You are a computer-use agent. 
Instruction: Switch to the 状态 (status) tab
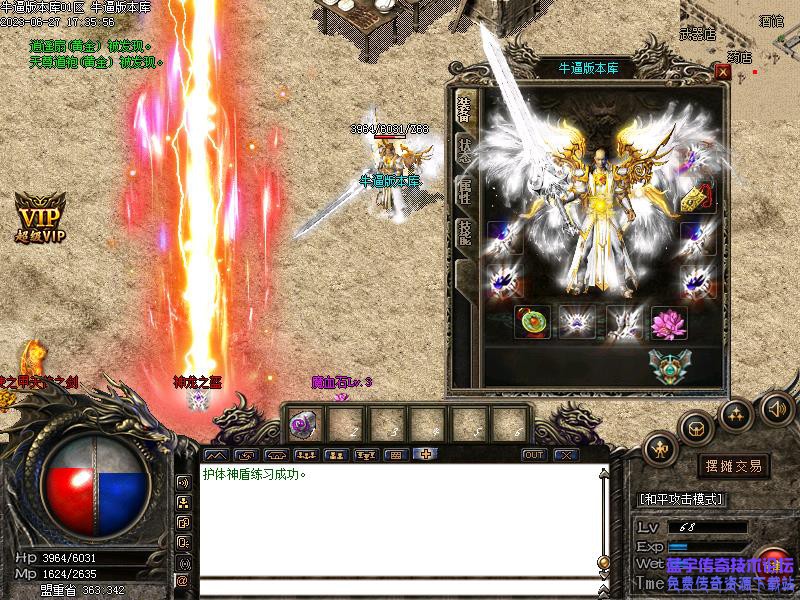pos(465,147)
